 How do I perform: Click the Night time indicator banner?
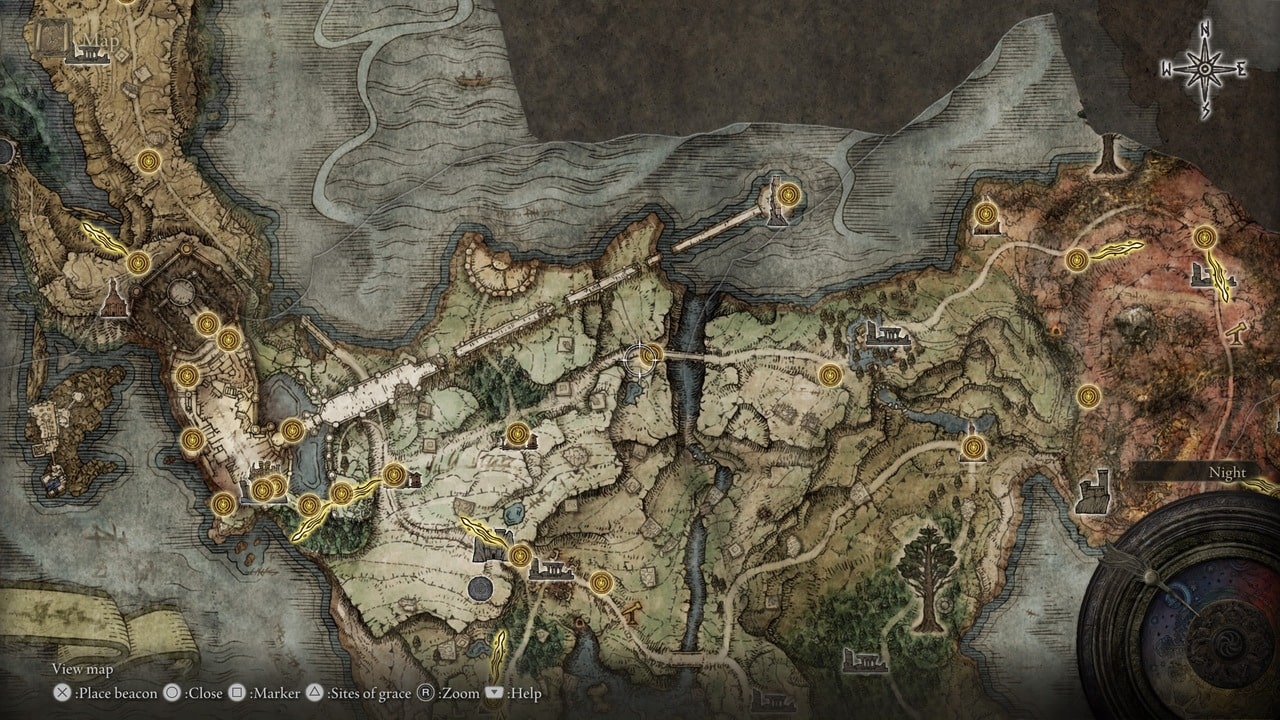click(x=1227, y=472)
